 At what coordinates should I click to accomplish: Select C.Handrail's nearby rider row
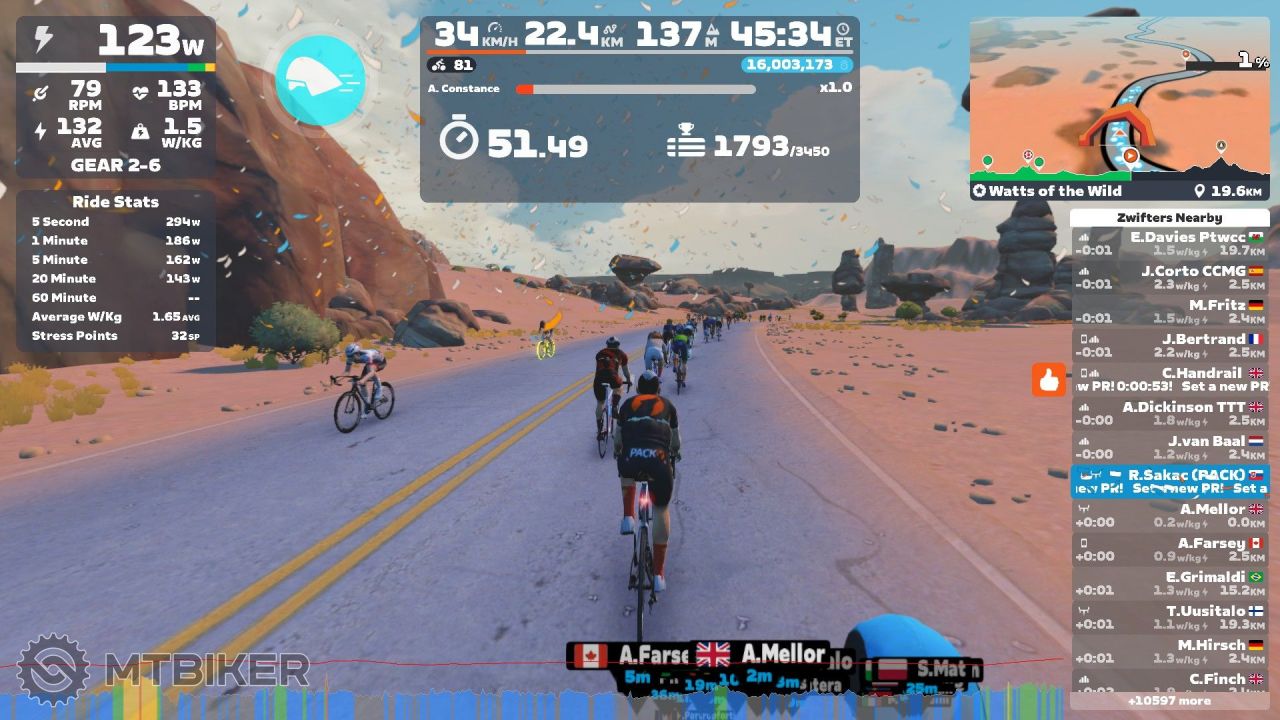click(1169, 380)
